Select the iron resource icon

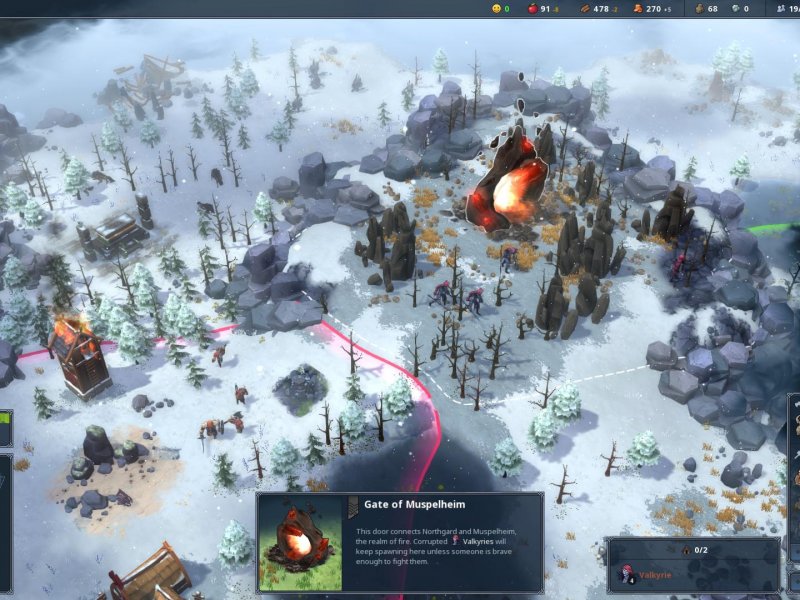[x=734, y=9]
